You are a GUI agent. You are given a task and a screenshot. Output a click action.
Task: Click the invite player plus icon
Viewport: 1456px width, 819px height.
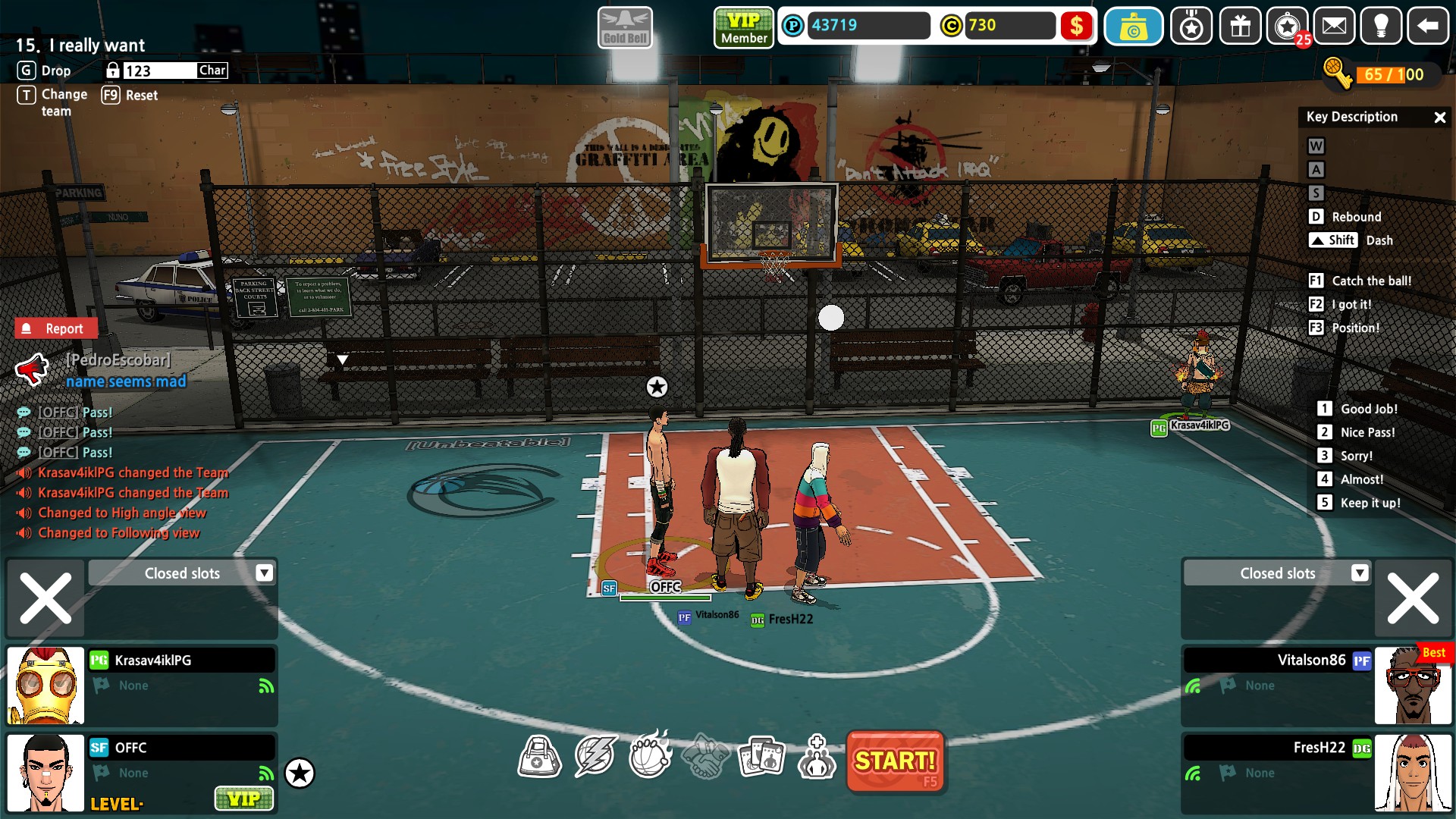point(817,755)
